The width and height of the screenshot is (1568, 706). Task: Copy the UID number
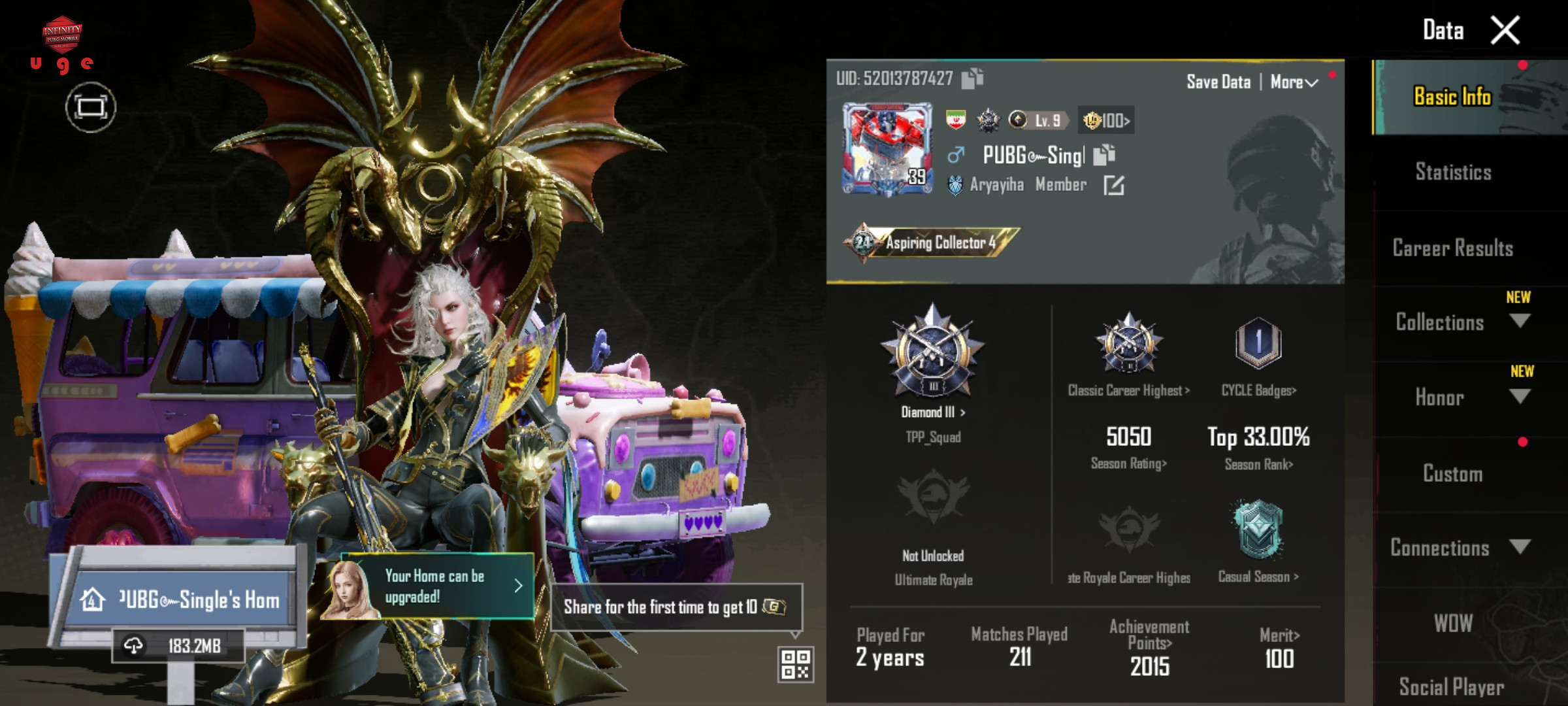(972, 78)
